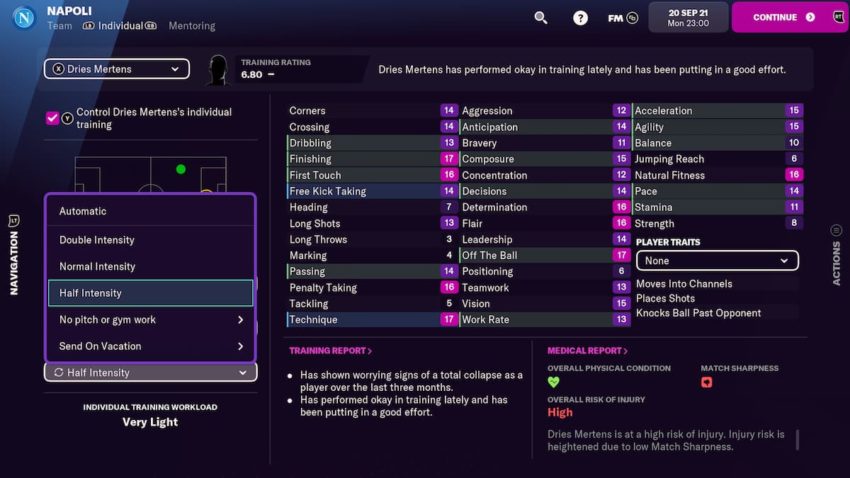
Task: Open the Training Report link
Action: (x=330, y=351)
